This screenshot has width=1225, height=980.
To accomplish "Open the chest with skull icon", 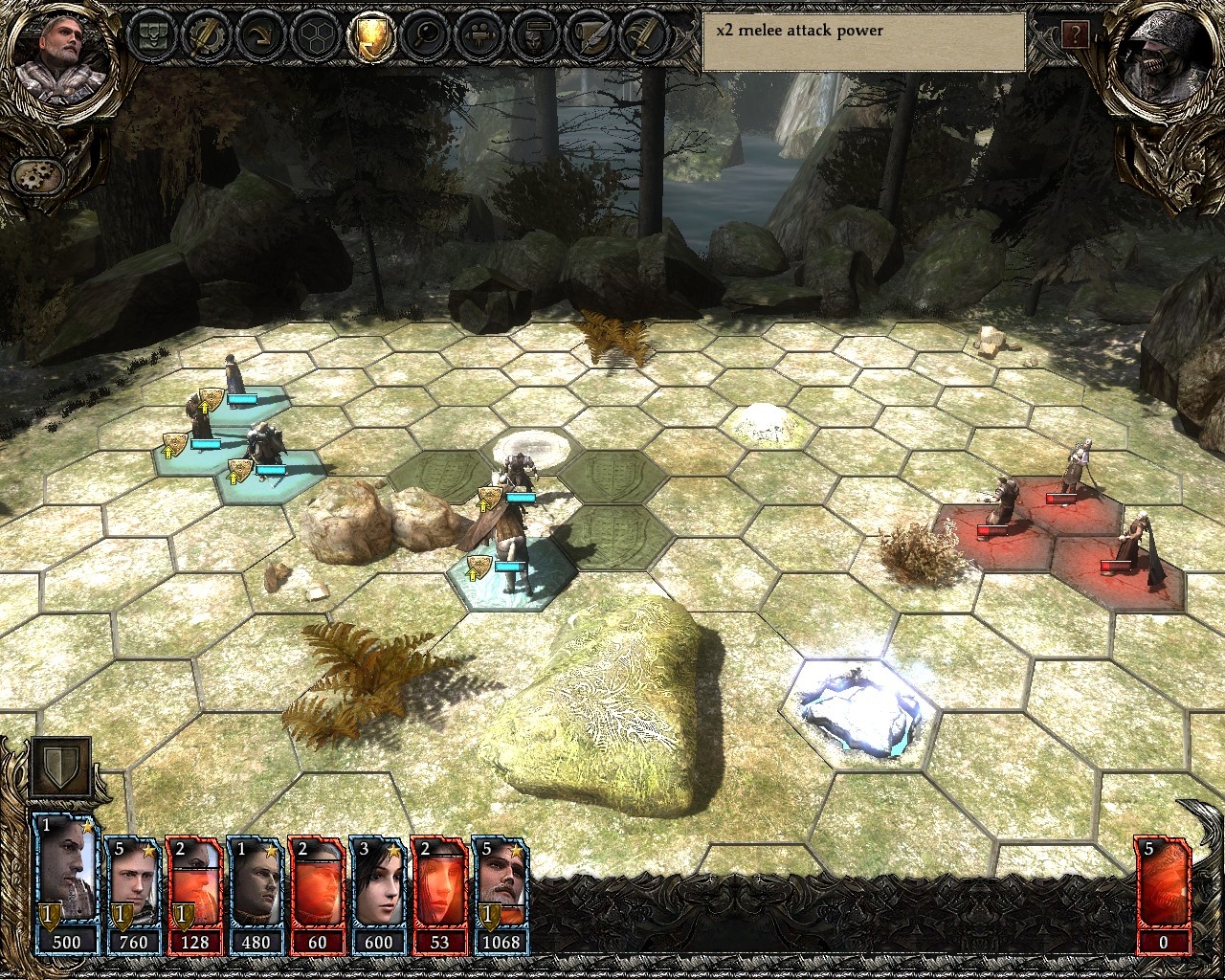I will (x=151, y=36).
